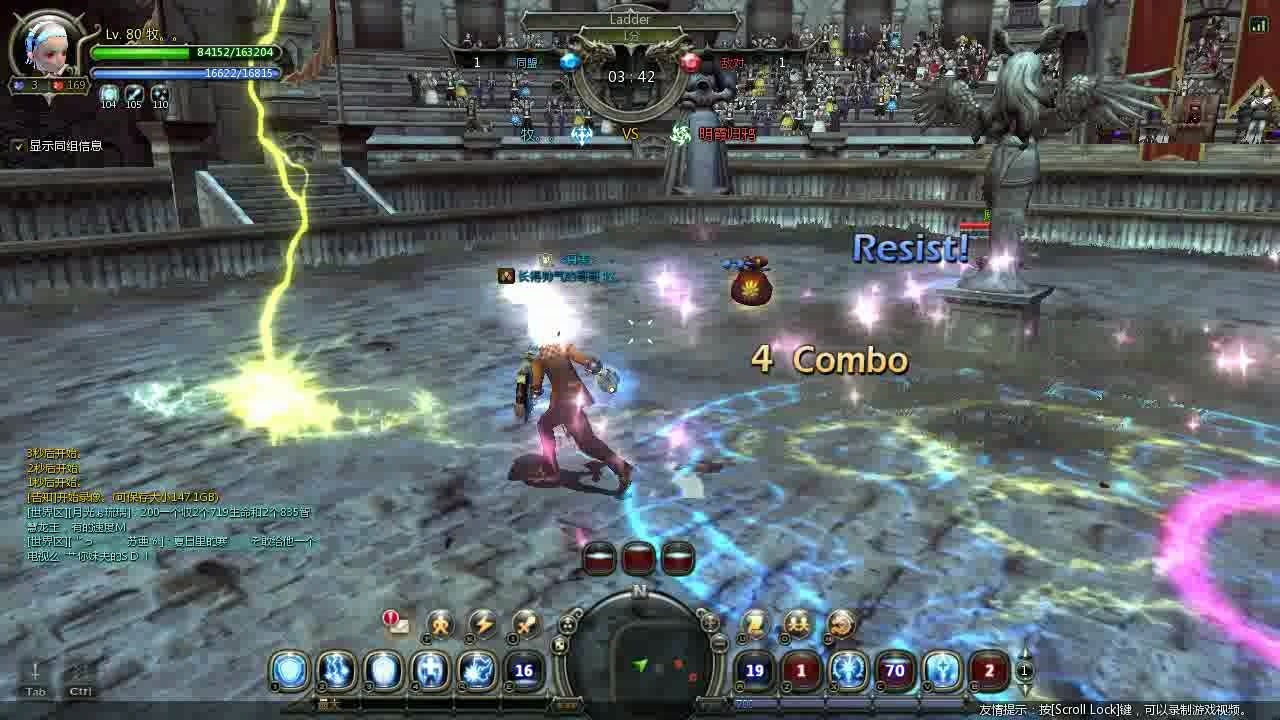
Task: Open the scroll quest icon
Action: [x=754, y=625]
